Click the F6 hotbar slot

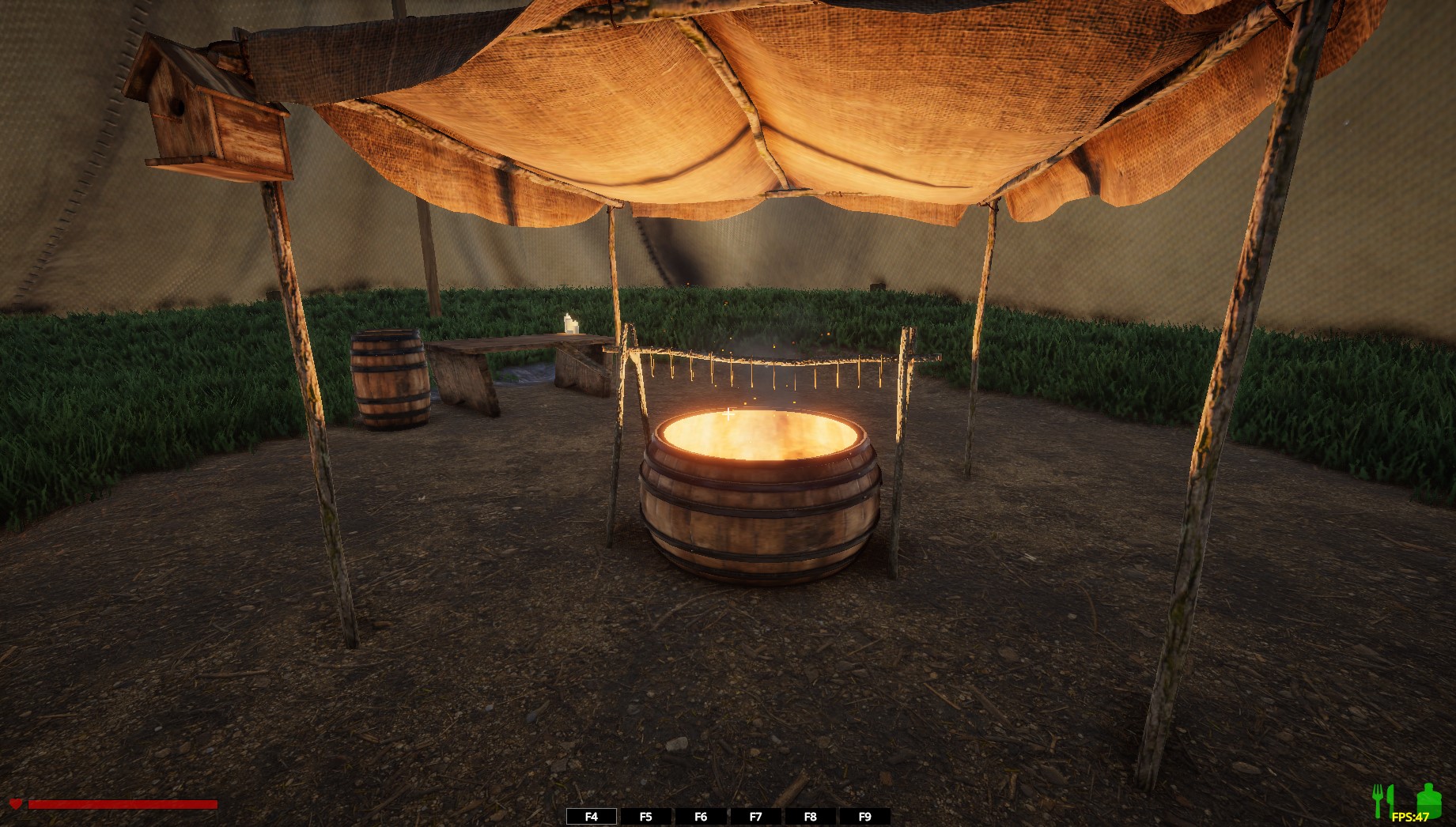(701, 817)
